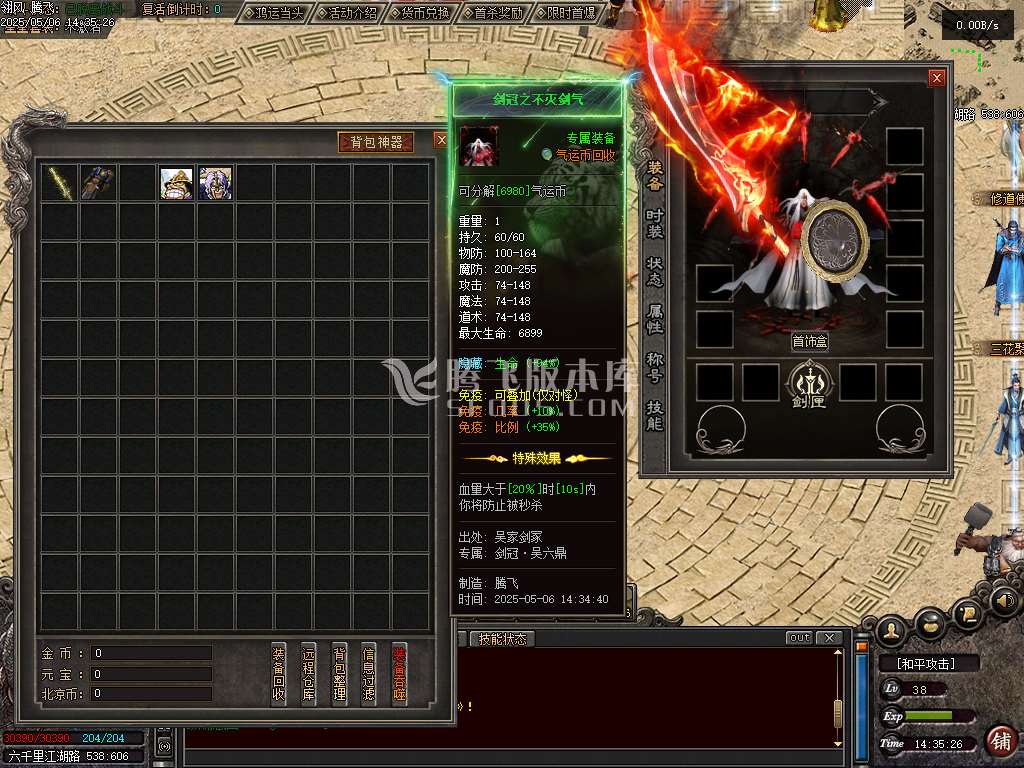This screenshot has height=768, width=1024.
Task: Open the red 铺 shop button
Action: coord(1000,741)
